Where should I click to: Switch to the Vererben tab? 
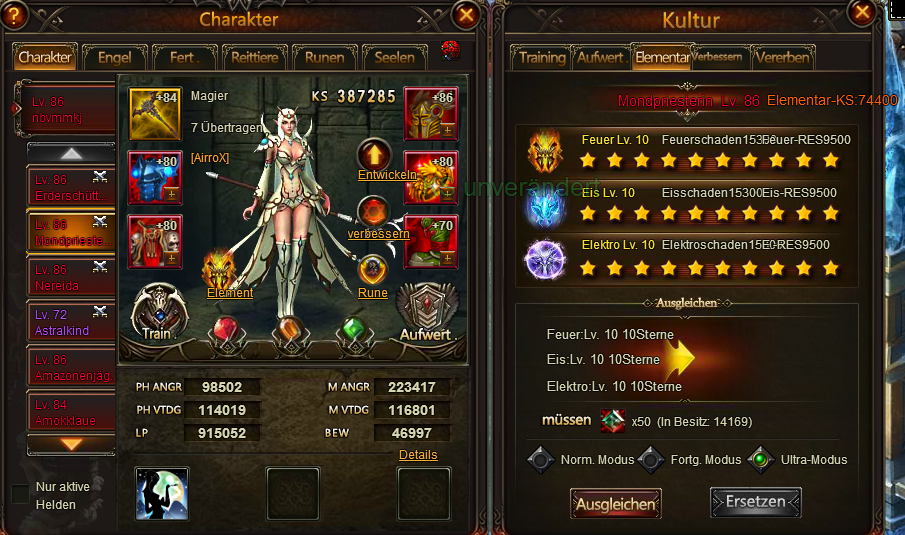tap(783, 57)
